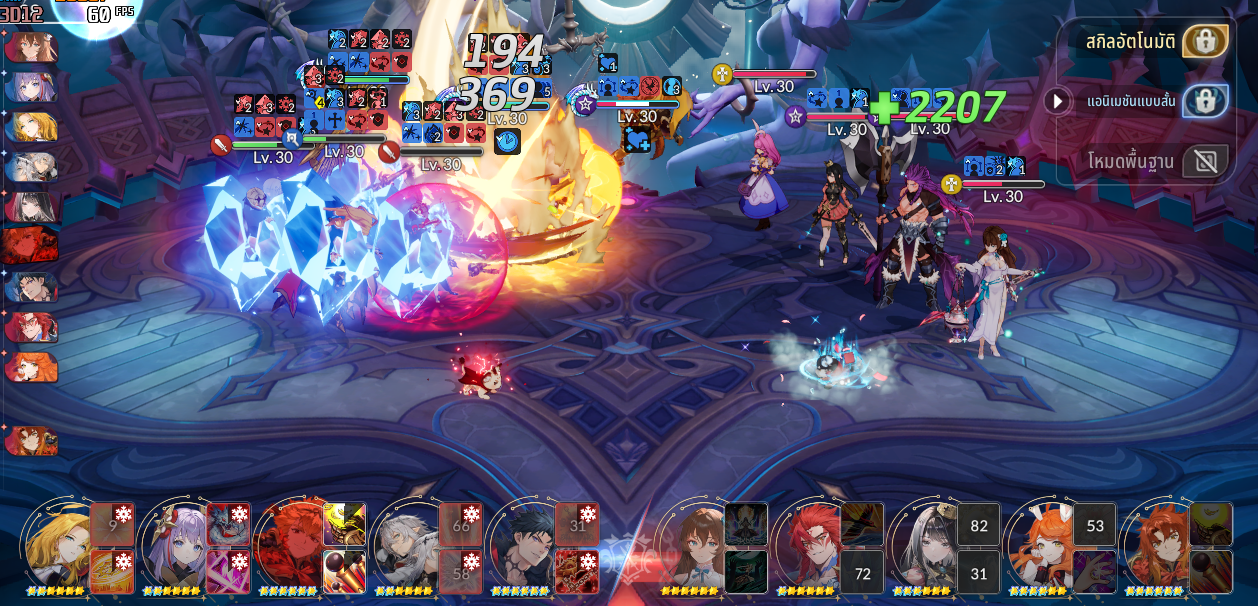This screenshot has width=1258, height=606.
Task: Collapse the side panel with the arrow button
Action: tap(1057, 101)
